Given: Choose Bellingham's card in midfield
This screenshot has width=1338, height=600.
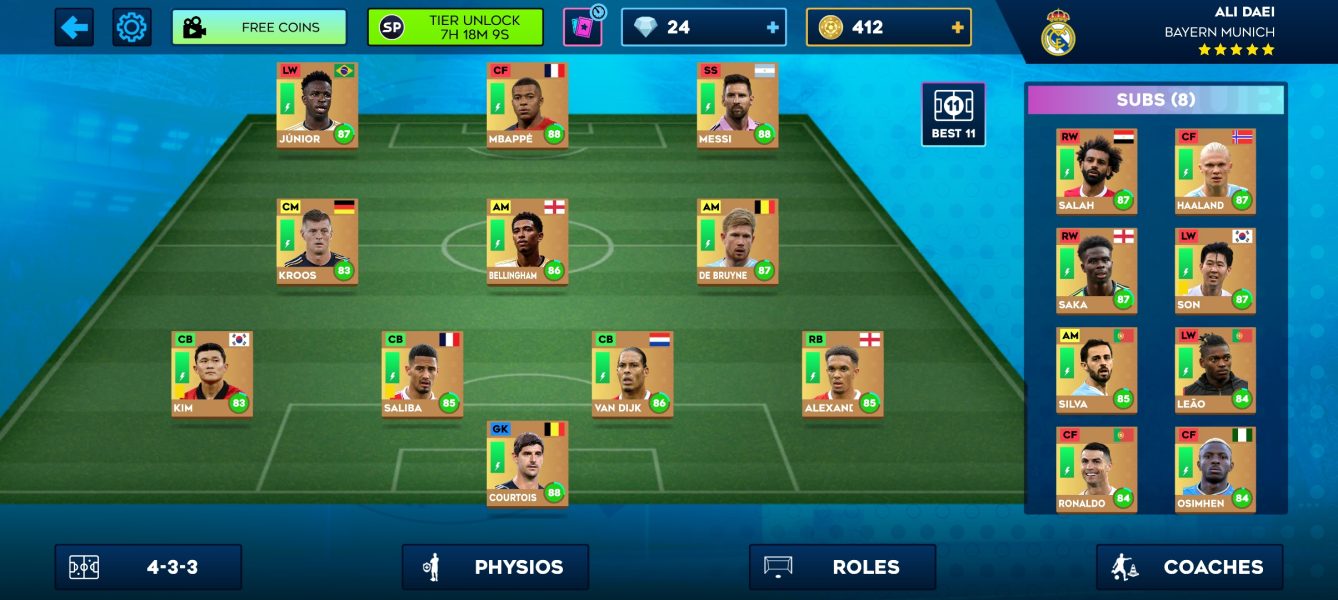Looking at the screenshot, I should 527,241.
